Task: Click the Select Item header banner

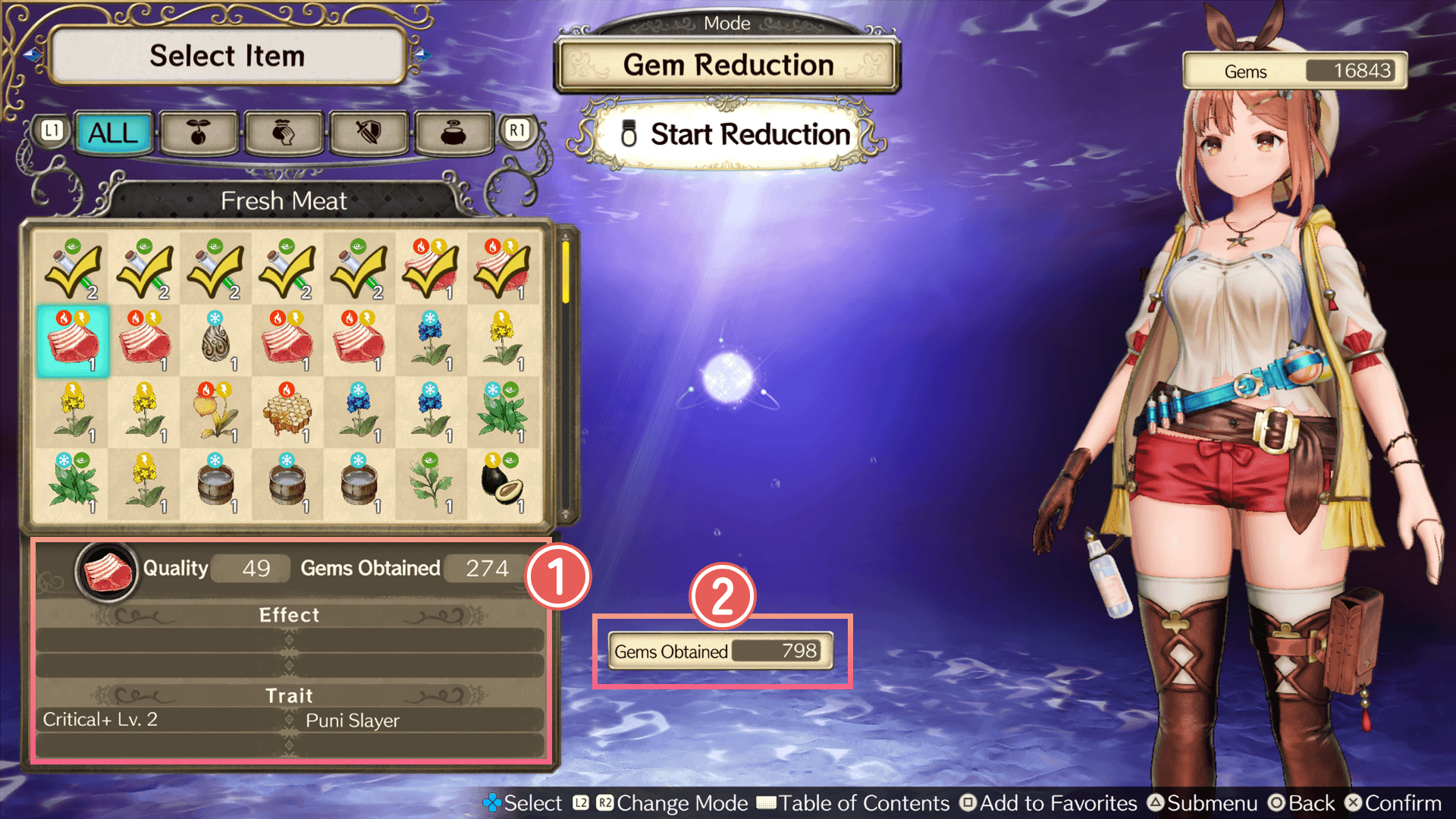Action: pos(227,56)
